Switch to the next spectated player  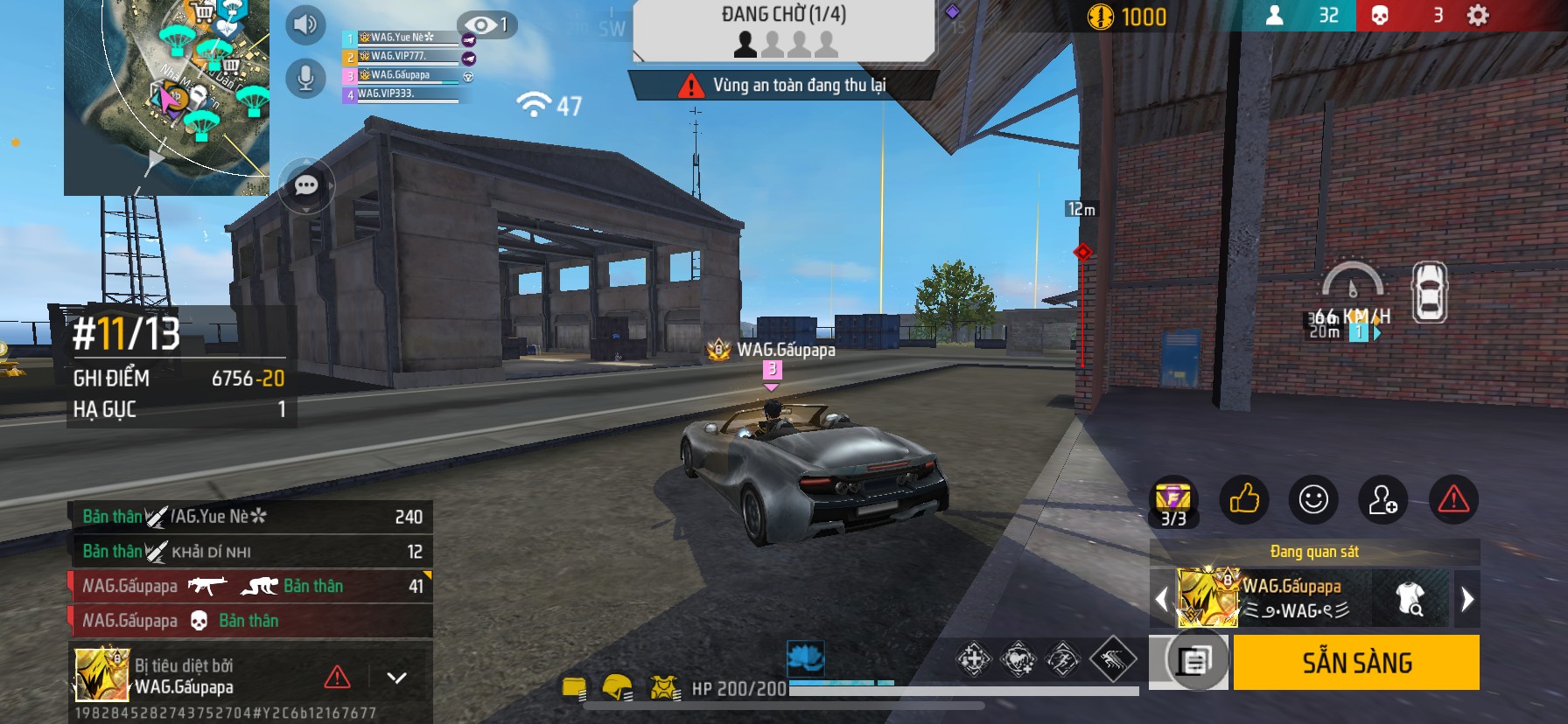(1467, 599)
